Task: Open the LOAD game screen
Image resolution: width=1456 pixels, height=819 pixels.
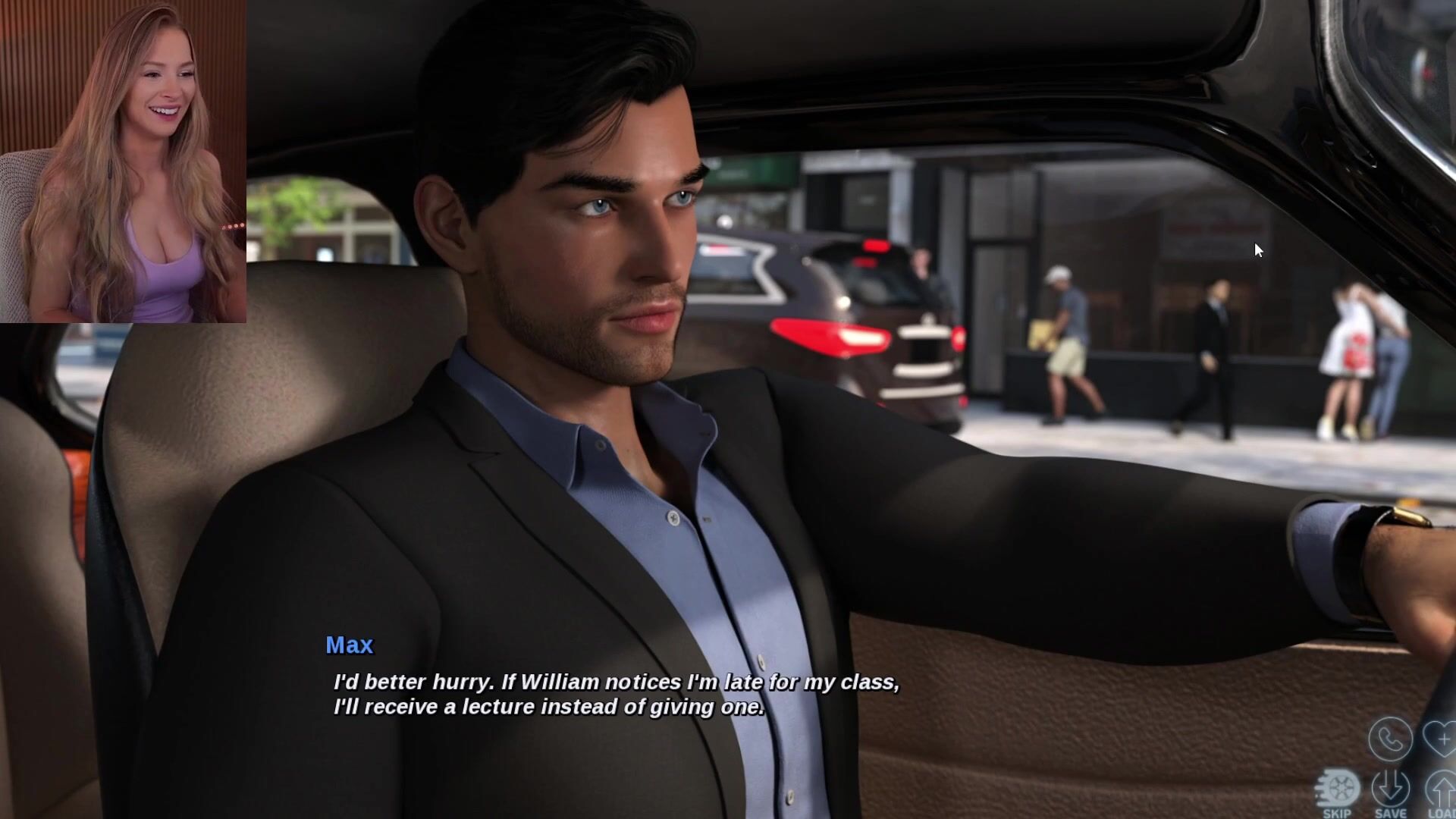Action: pos(1442,792)
